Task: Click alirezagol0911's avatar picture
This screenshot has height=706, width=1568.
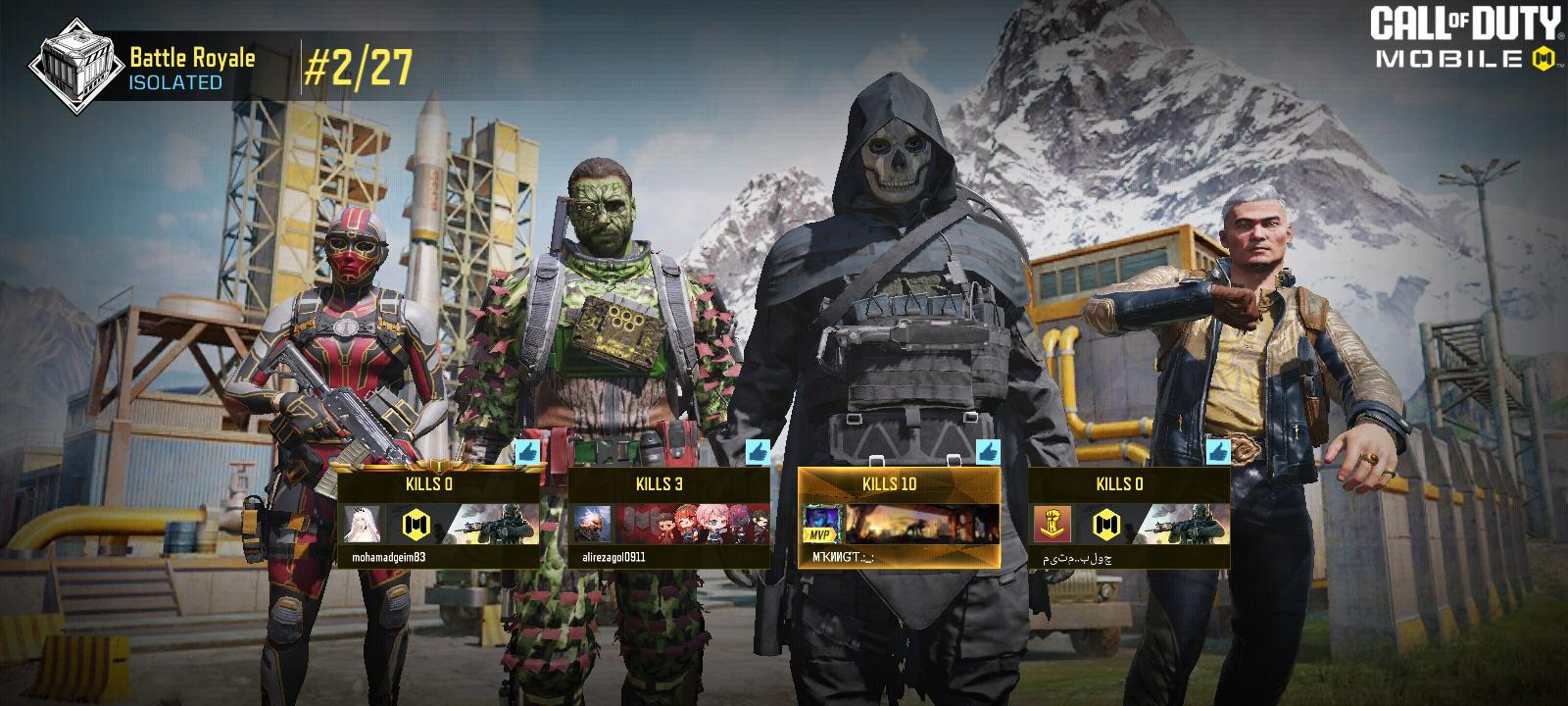Action: click(x=592, y=525)
